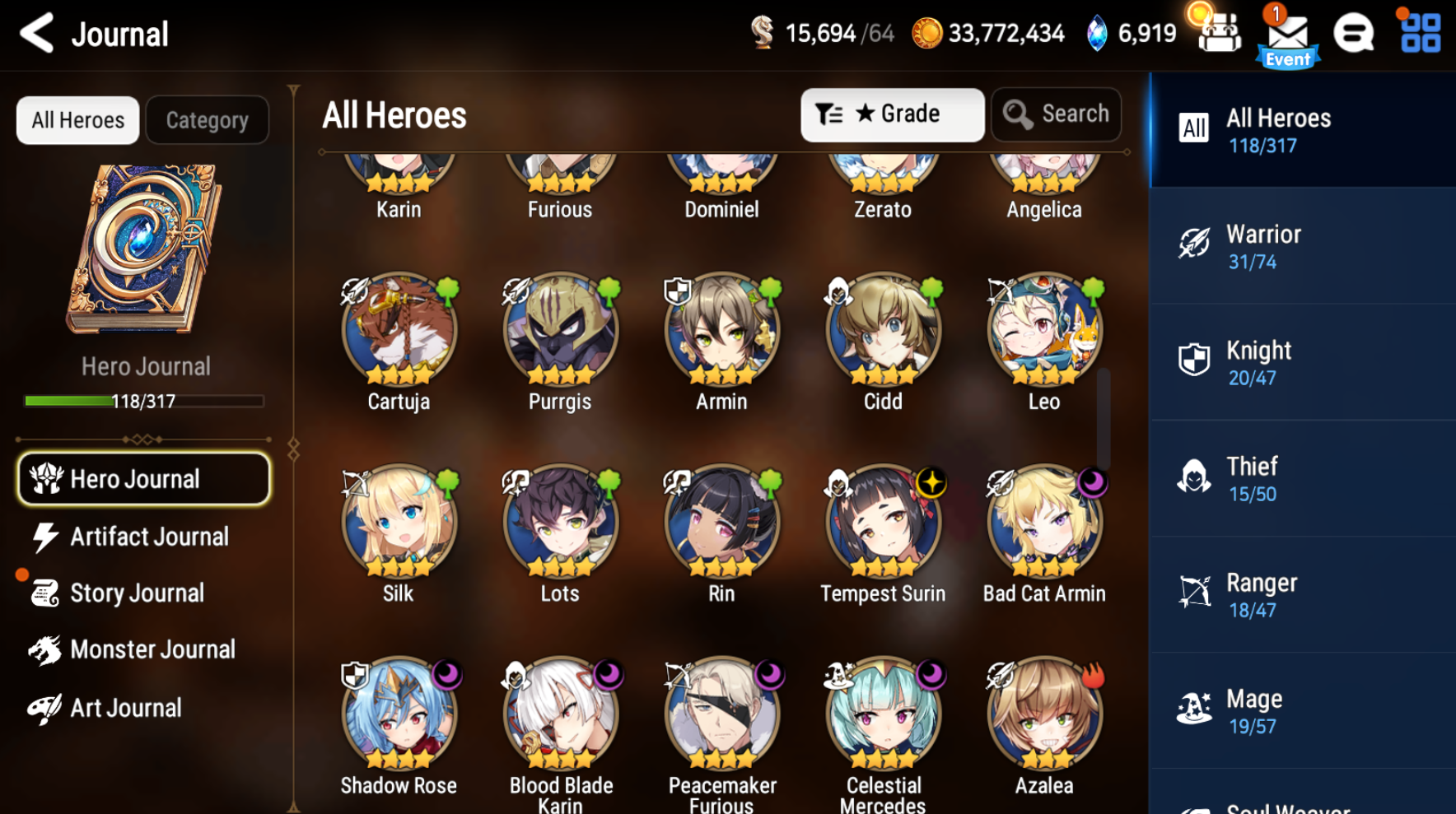Screen dimensions: 1456x814
Task: Filter heroes by Ranger class
Action: point(1301,594)
